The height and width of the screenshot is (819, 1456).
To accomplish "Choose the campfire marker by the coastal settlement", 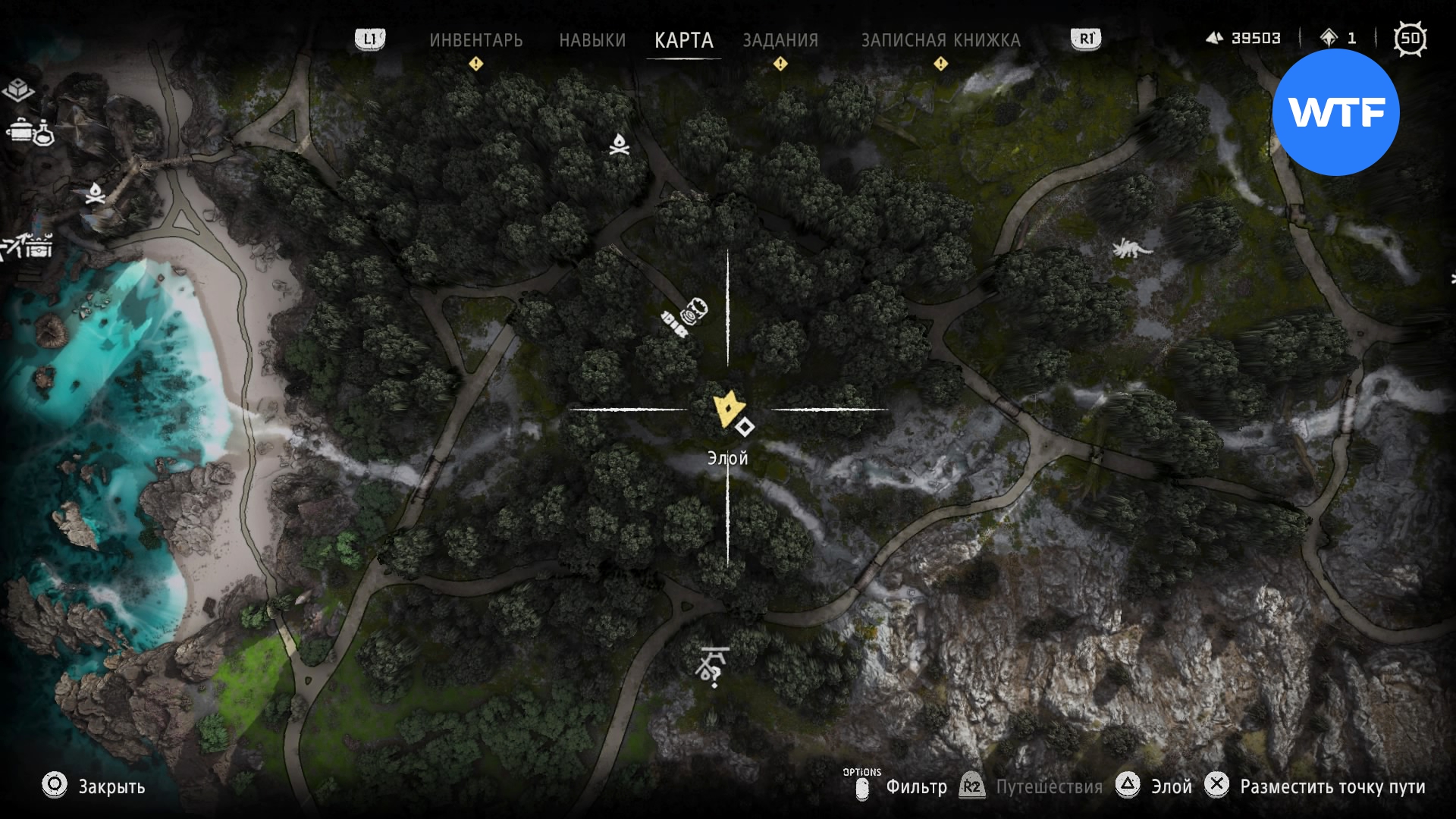I will click(x=95, y=193).
